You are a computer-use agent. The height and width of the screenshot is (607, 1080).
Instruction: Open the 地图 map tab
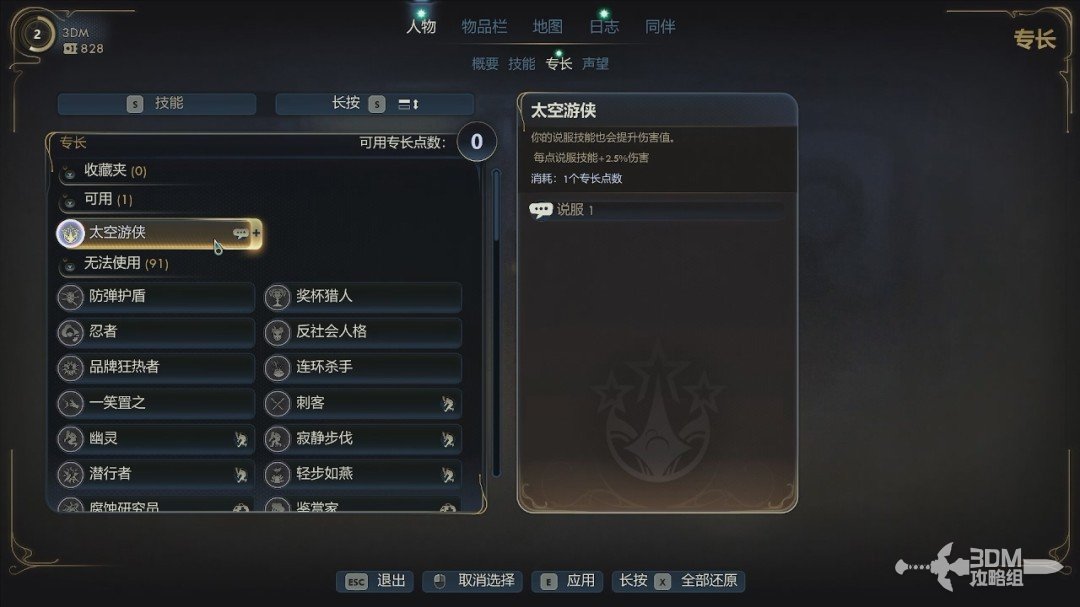tap(547, 27)
